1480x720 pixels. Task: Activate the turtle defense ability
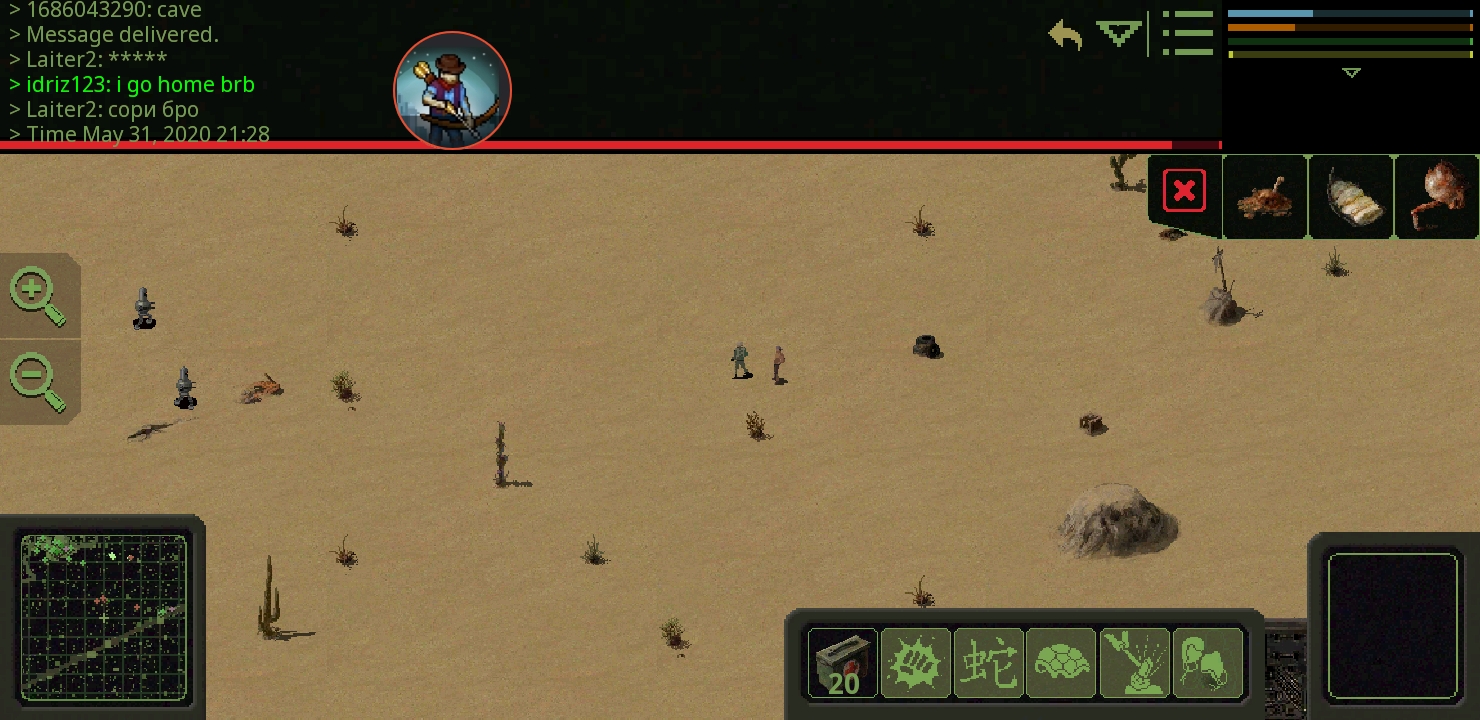[x=1062, y=663]
